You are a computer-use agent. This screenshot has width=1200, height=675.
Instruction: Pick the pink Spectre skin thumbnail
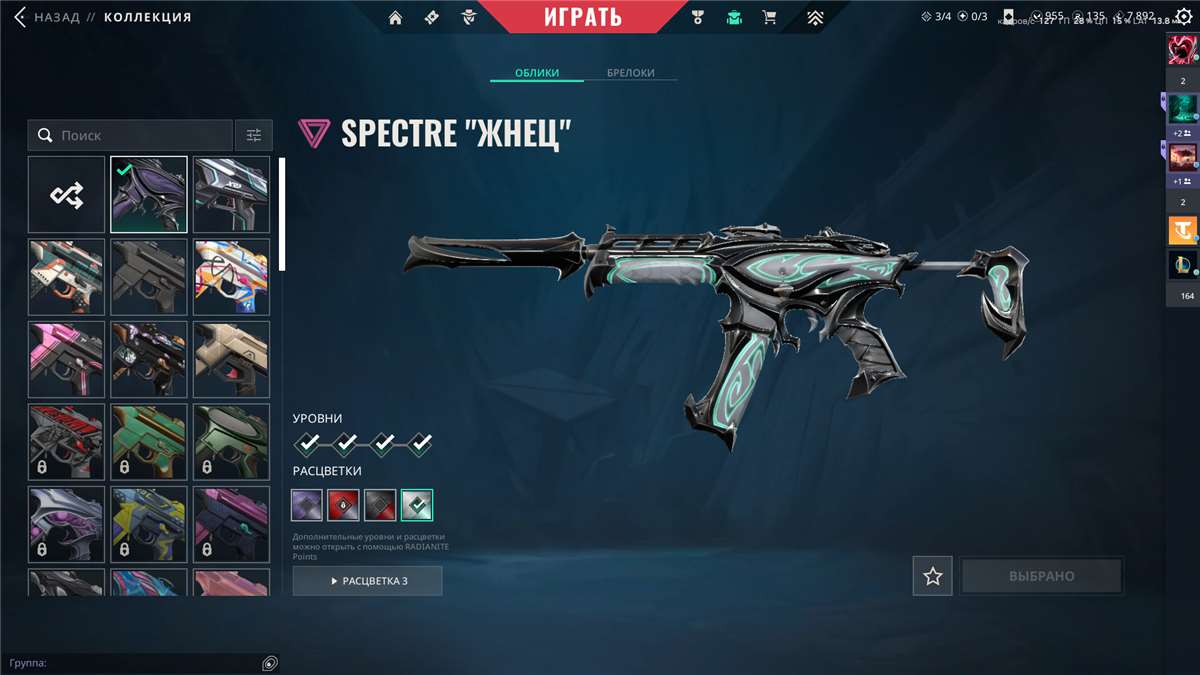[66, 359]
